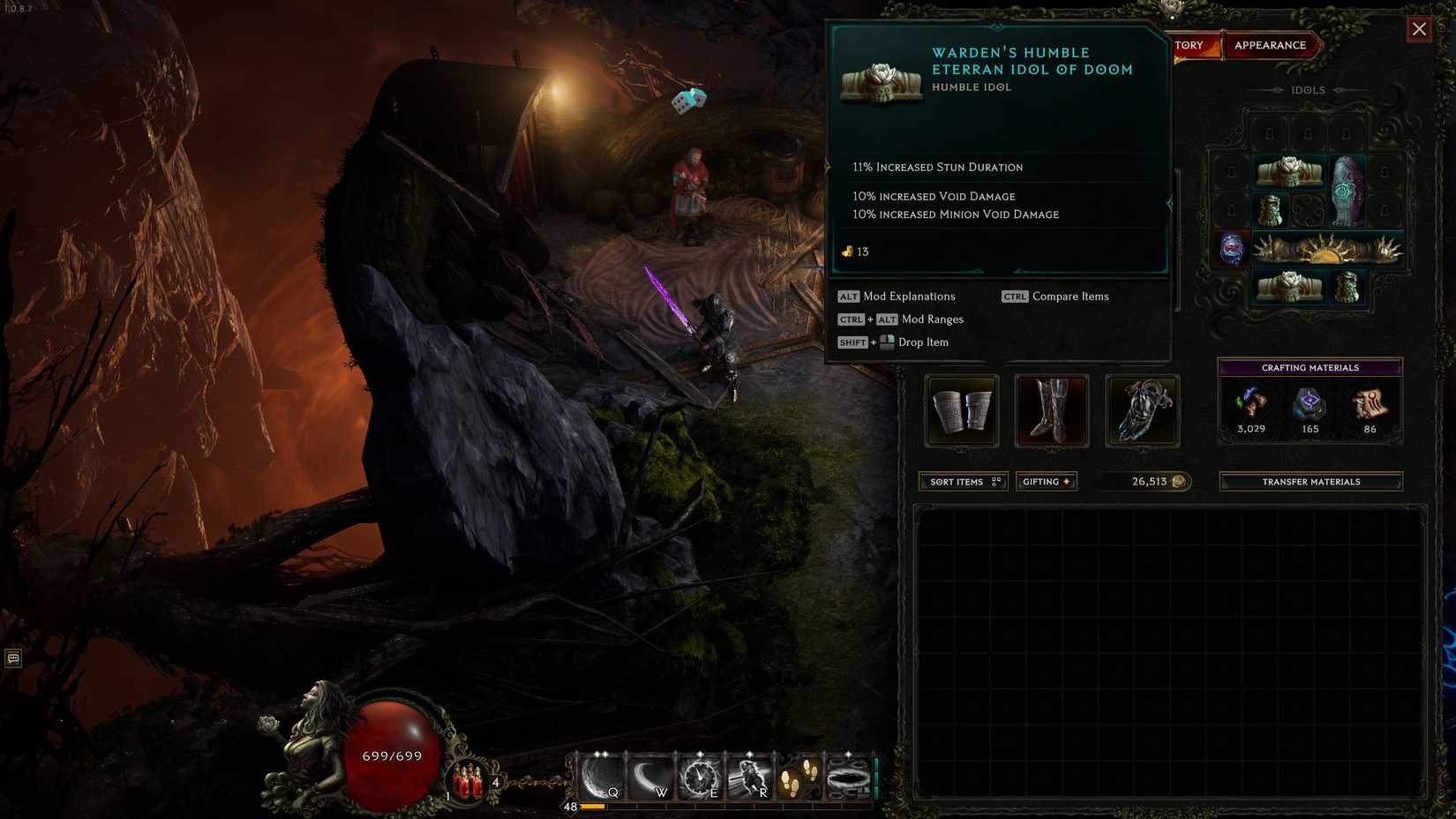
Task: Click the Transfer Materials button
Action: click(1310, 482)
